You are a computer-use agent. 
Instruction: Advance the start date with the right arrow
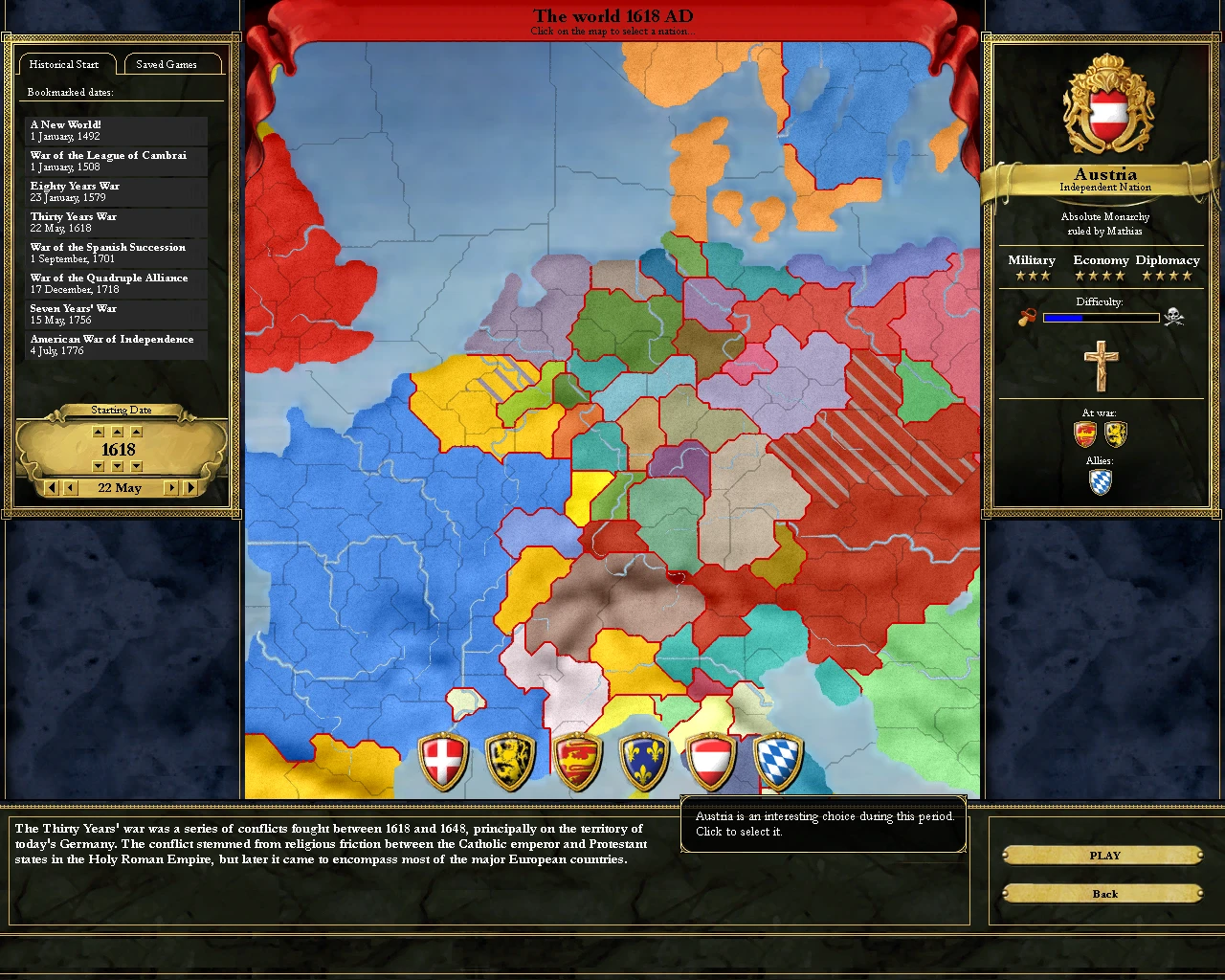coord(172,487)
